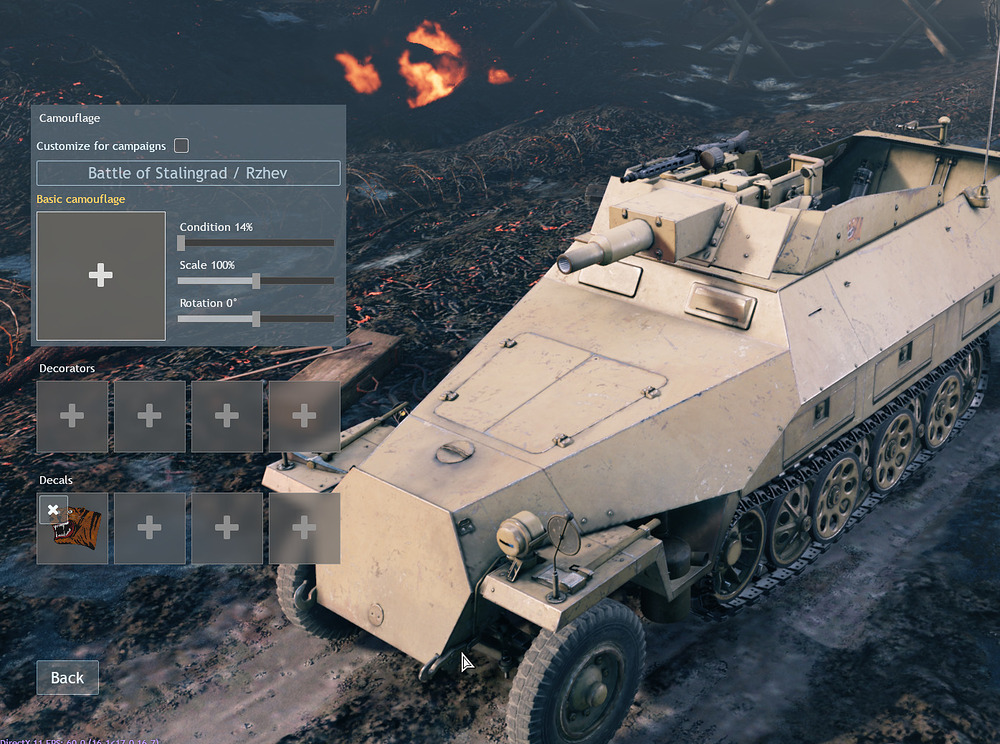Remove the tiger decal with the X

54,509
